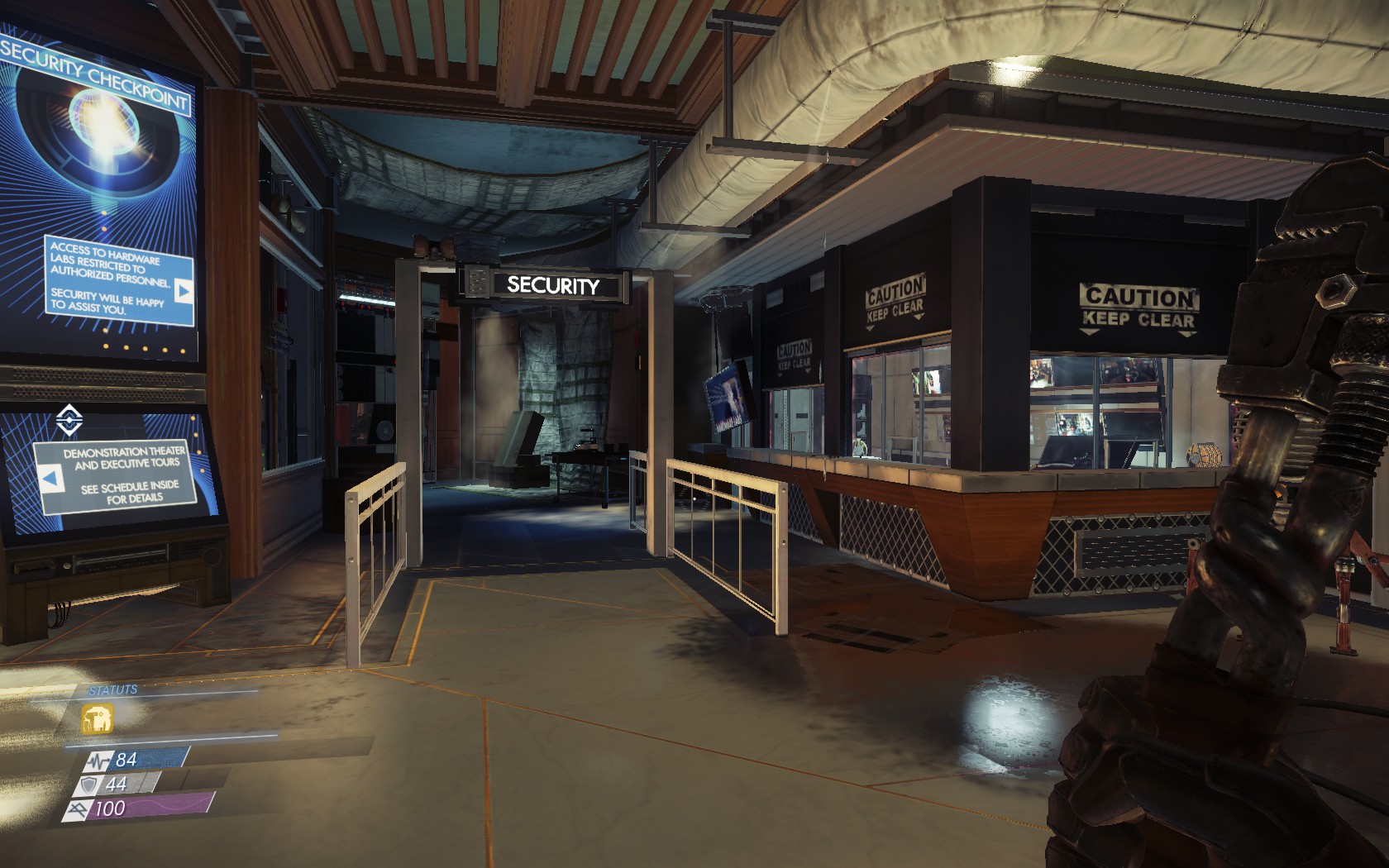Screen dimensions: 1389x868
Task: Click the gold status effect icon under Statuts
Action: point(98,718)
